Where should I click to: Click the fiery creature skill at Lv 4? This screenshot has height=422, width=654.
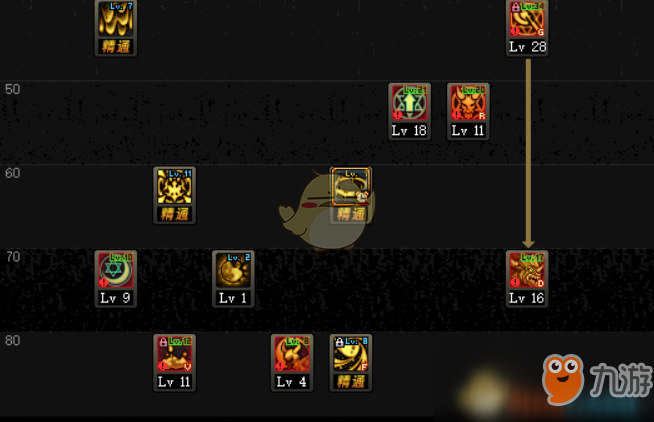[291, 354]
